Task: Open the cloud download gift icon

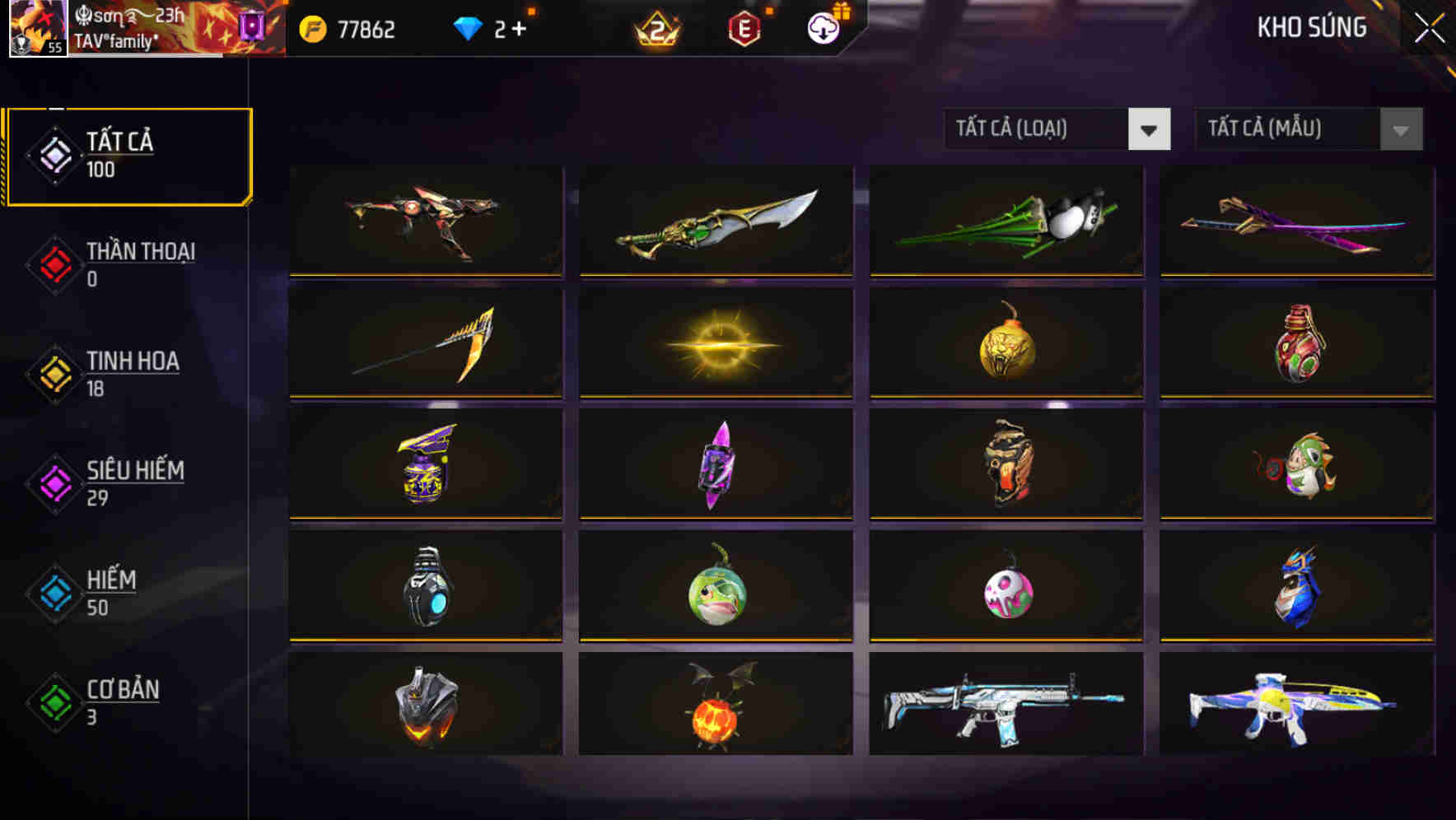Action: click(823, 28)
